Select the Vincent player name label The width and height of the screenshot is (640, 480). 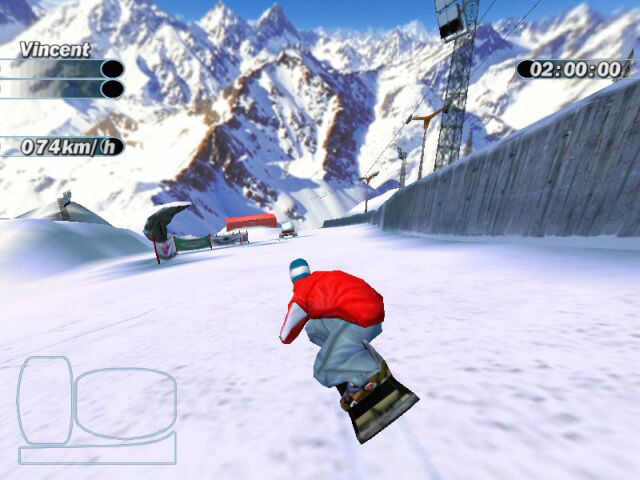coord(54,49)
